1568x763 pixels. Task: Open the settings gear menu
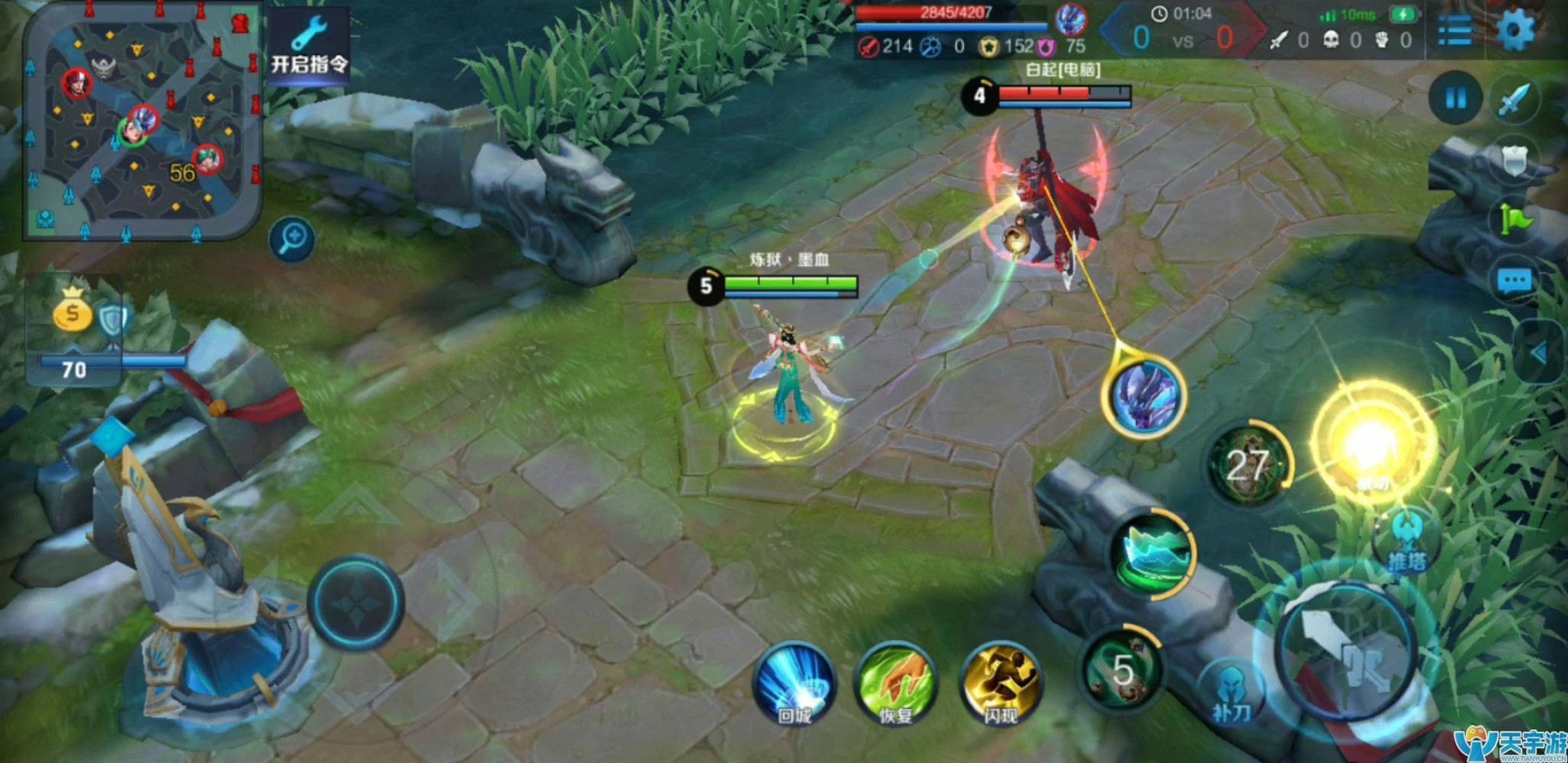click(1515, 31)
